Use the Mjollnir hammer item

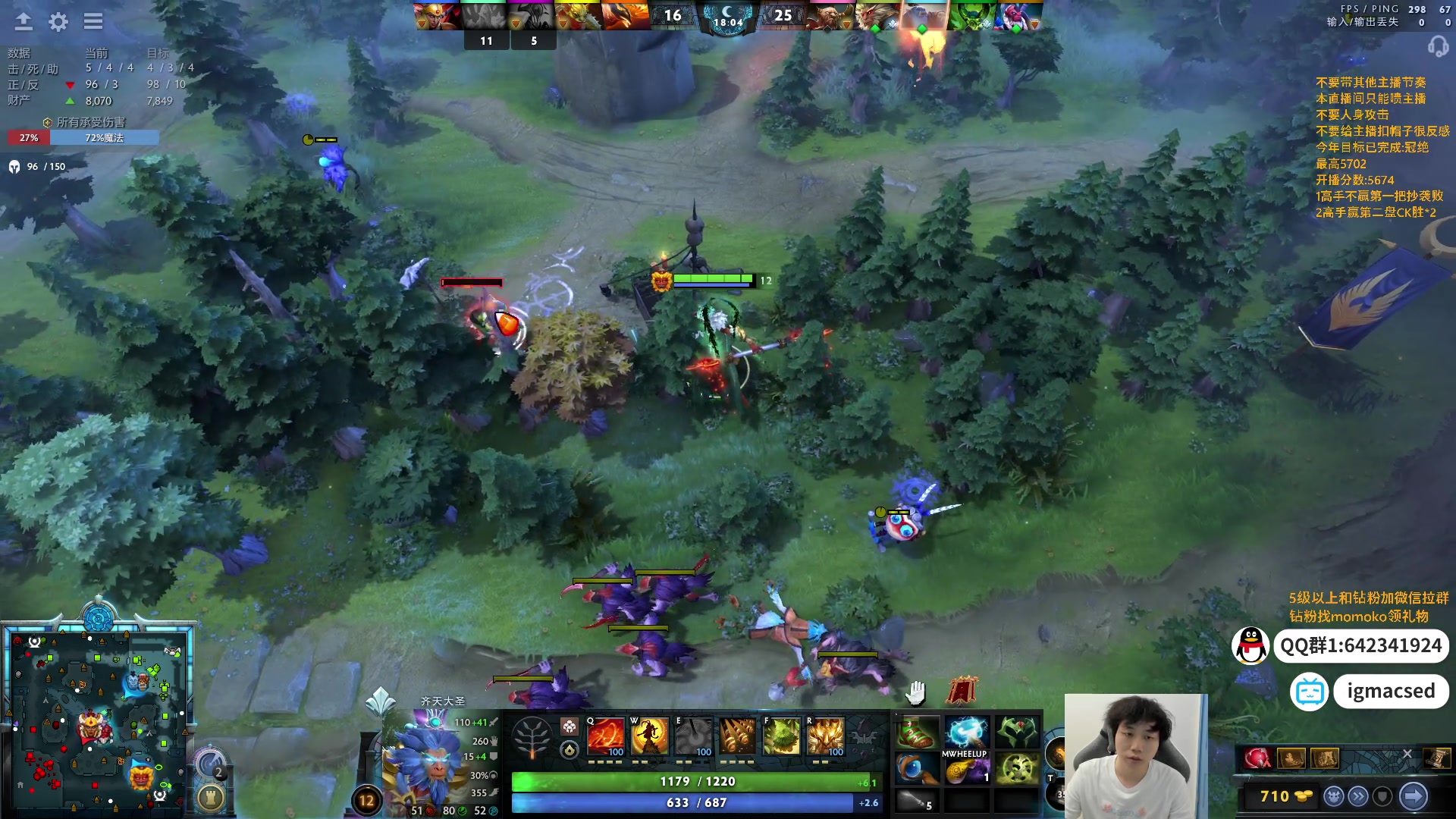click(x=967, y=733)
